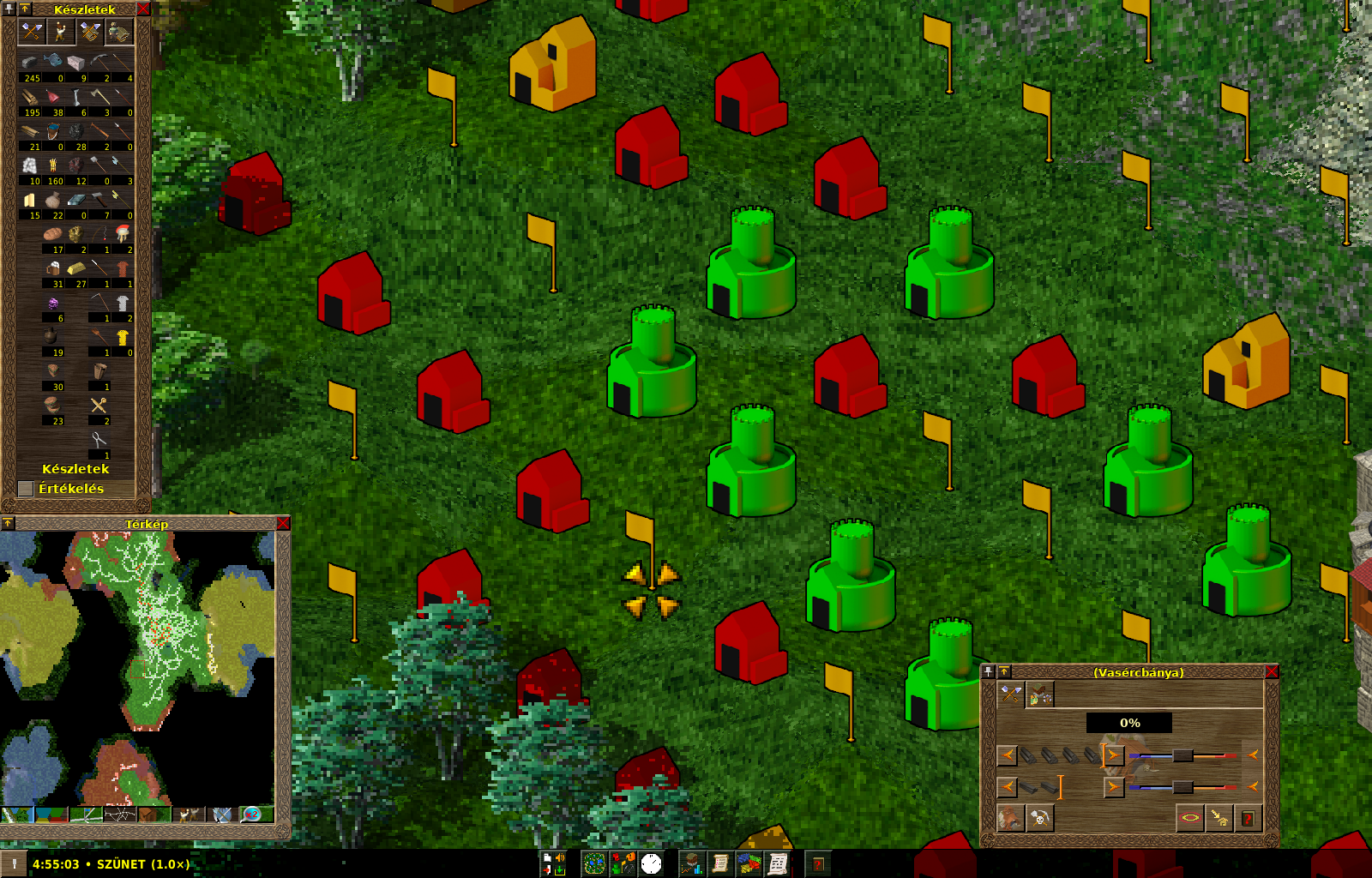Close the Térkép minimap window
Image resolution: width=1372 pixels, height=878 pixels.
tap(284, 523)
